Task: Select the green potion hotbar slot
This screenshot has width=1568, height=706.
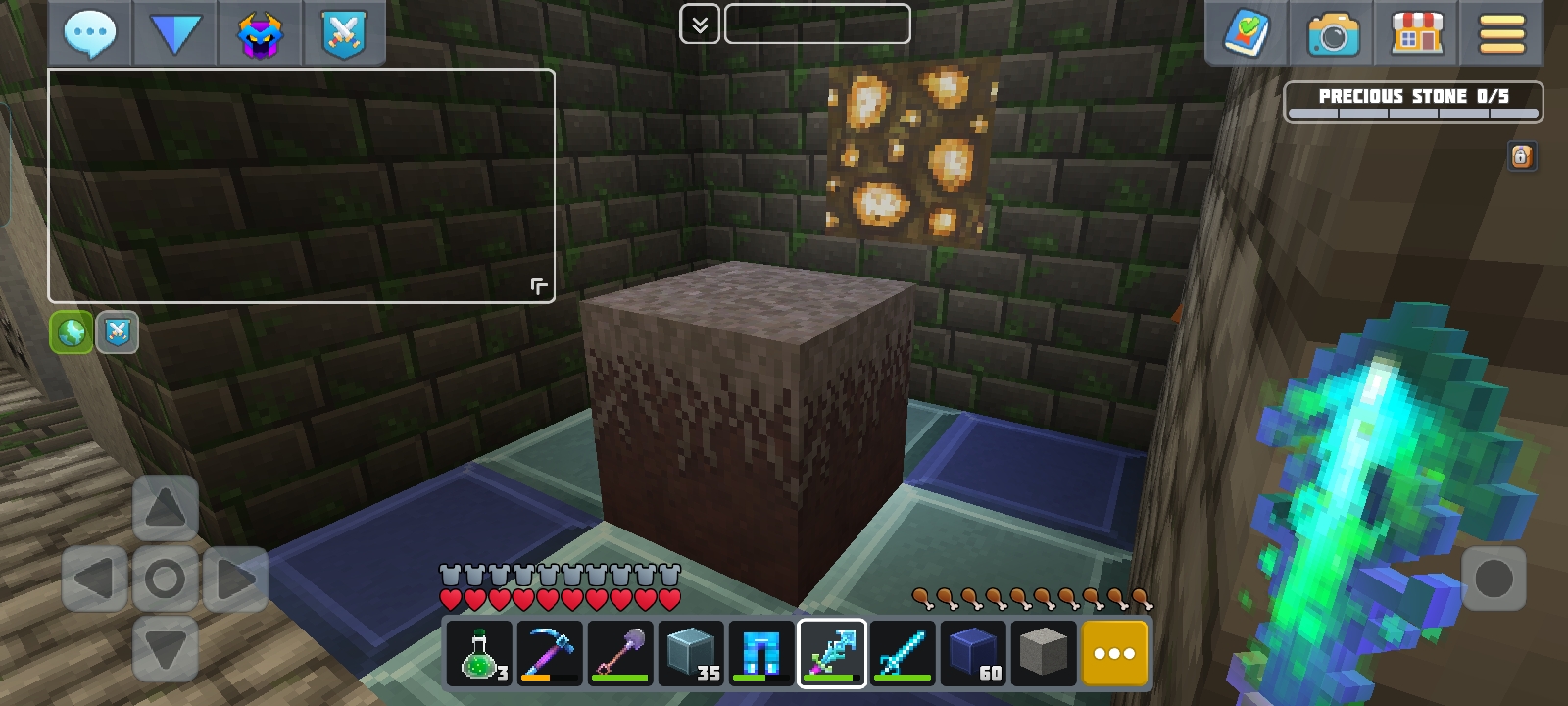Action: tap(479, 653)
